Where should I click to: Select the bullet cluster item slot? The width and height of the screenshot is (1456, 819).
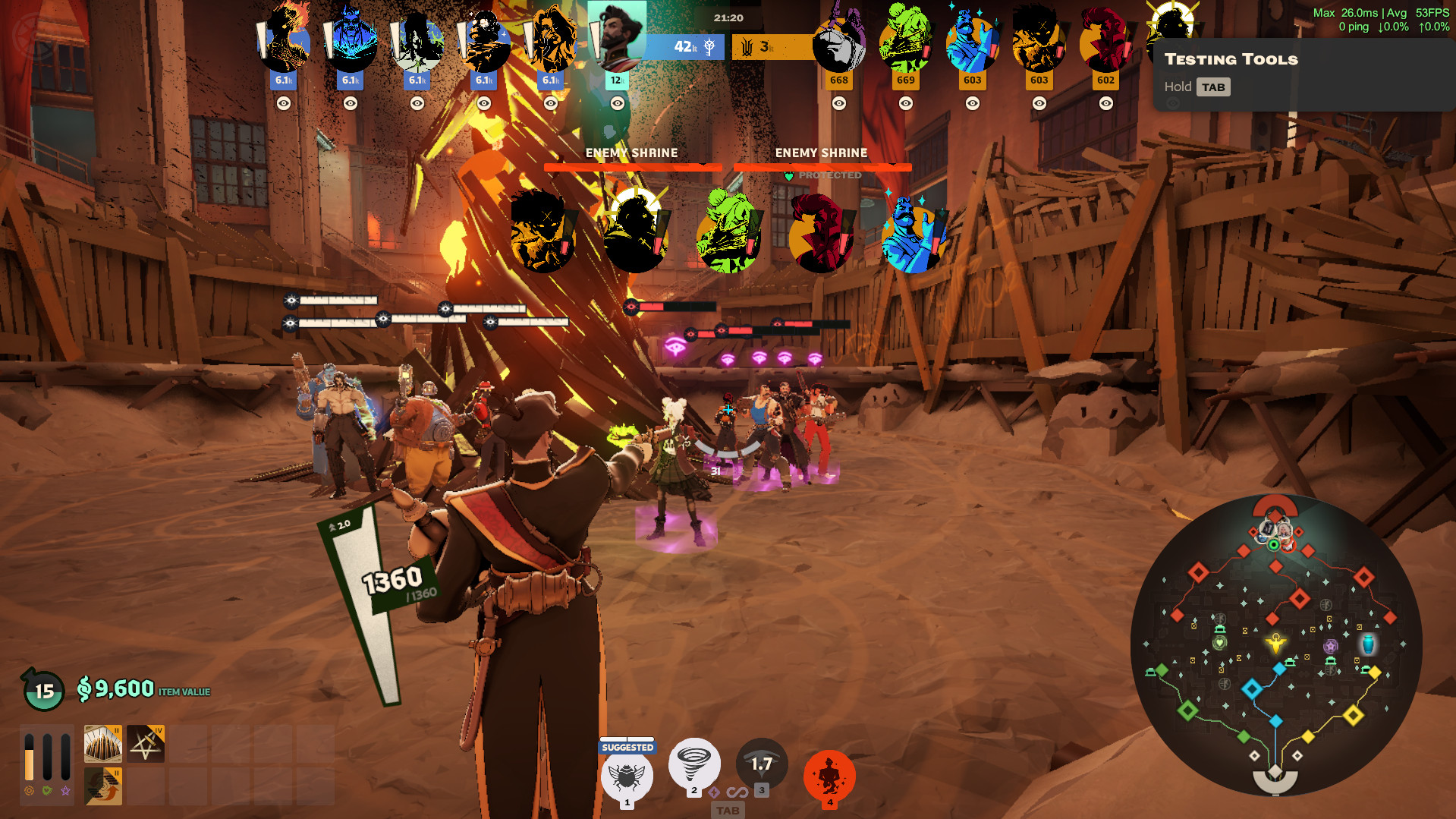[102, 744]
